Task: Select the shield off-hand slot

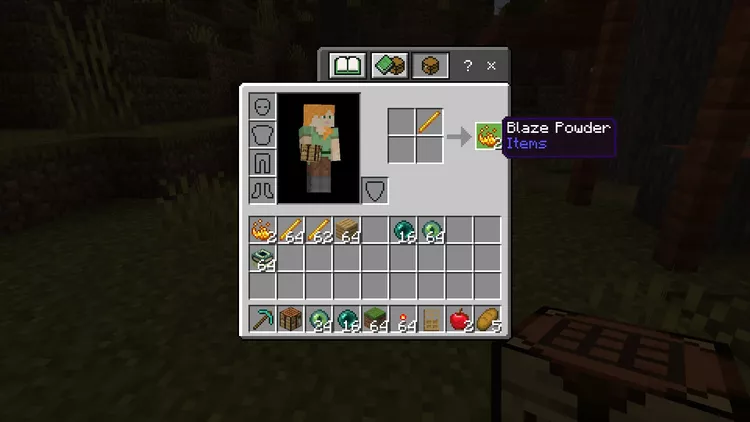Action: (374, 190)
